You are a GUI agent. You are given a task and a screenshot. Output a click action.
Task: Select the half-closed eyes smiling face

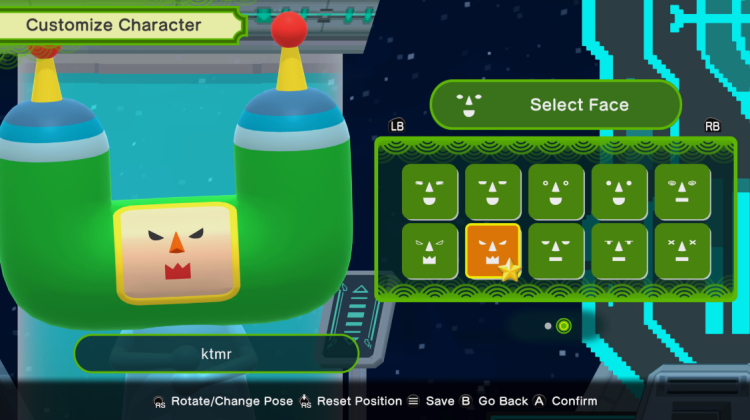492,192
